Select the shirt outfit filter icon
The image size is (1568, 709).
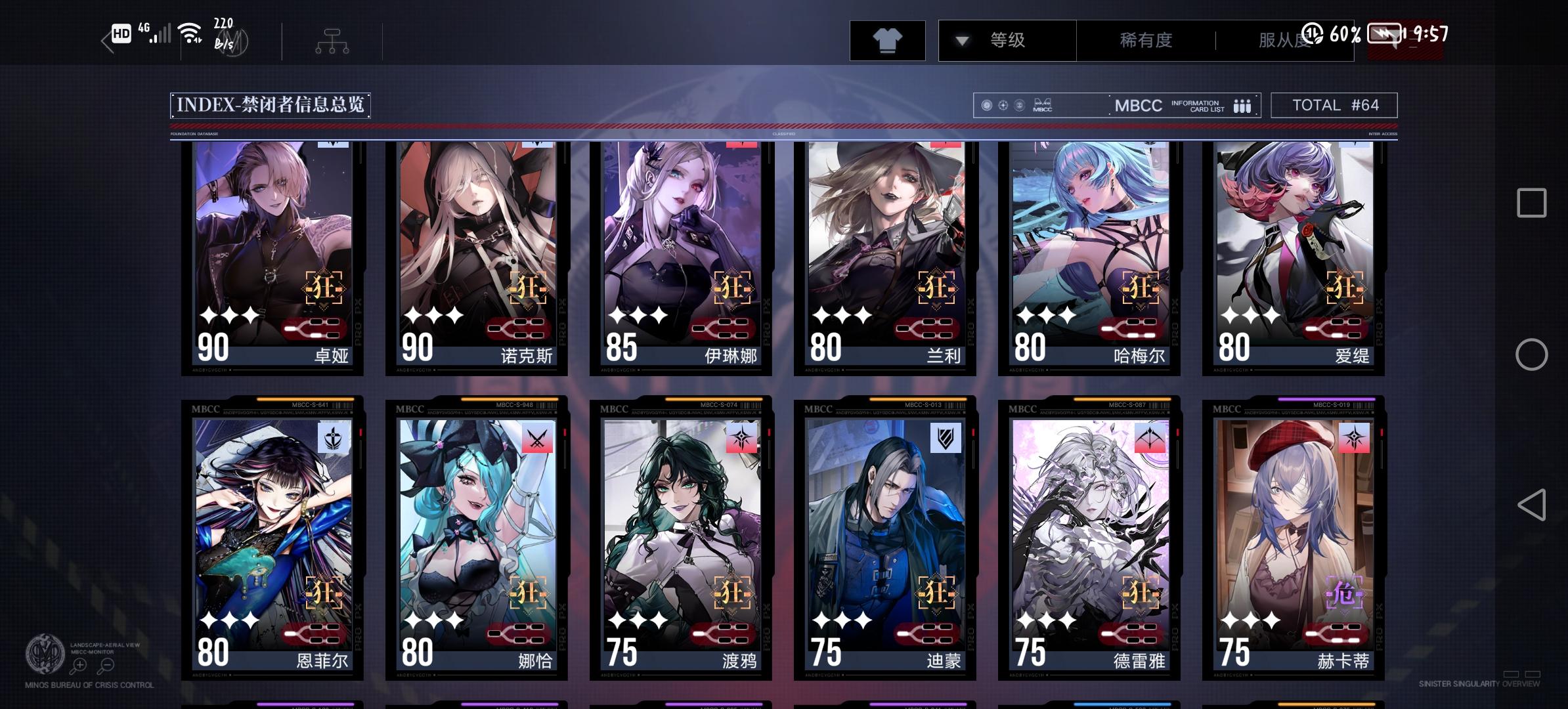click(x=888, y=40)
